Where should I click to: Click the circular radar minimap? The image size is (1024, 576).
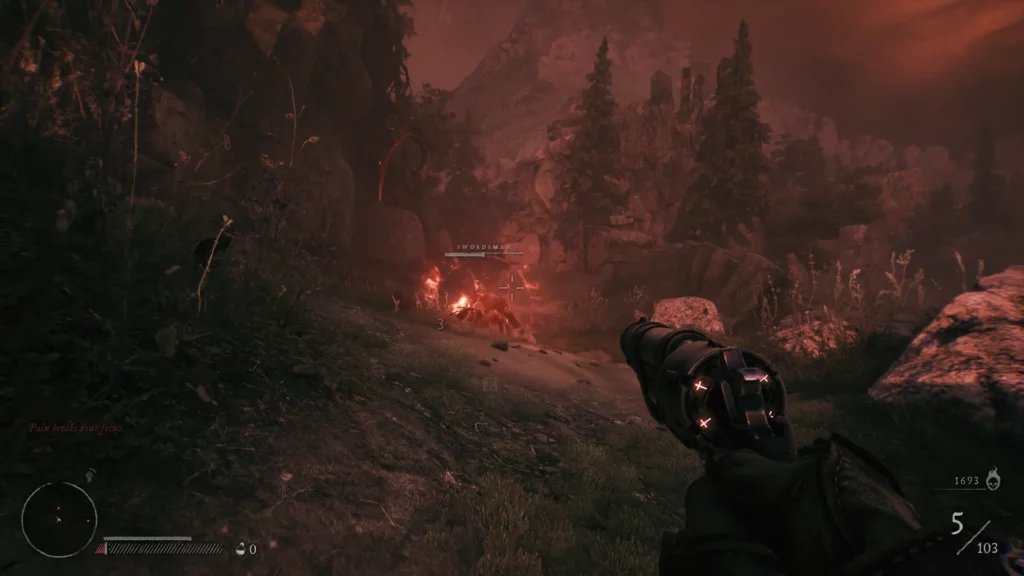click(59, 519)
